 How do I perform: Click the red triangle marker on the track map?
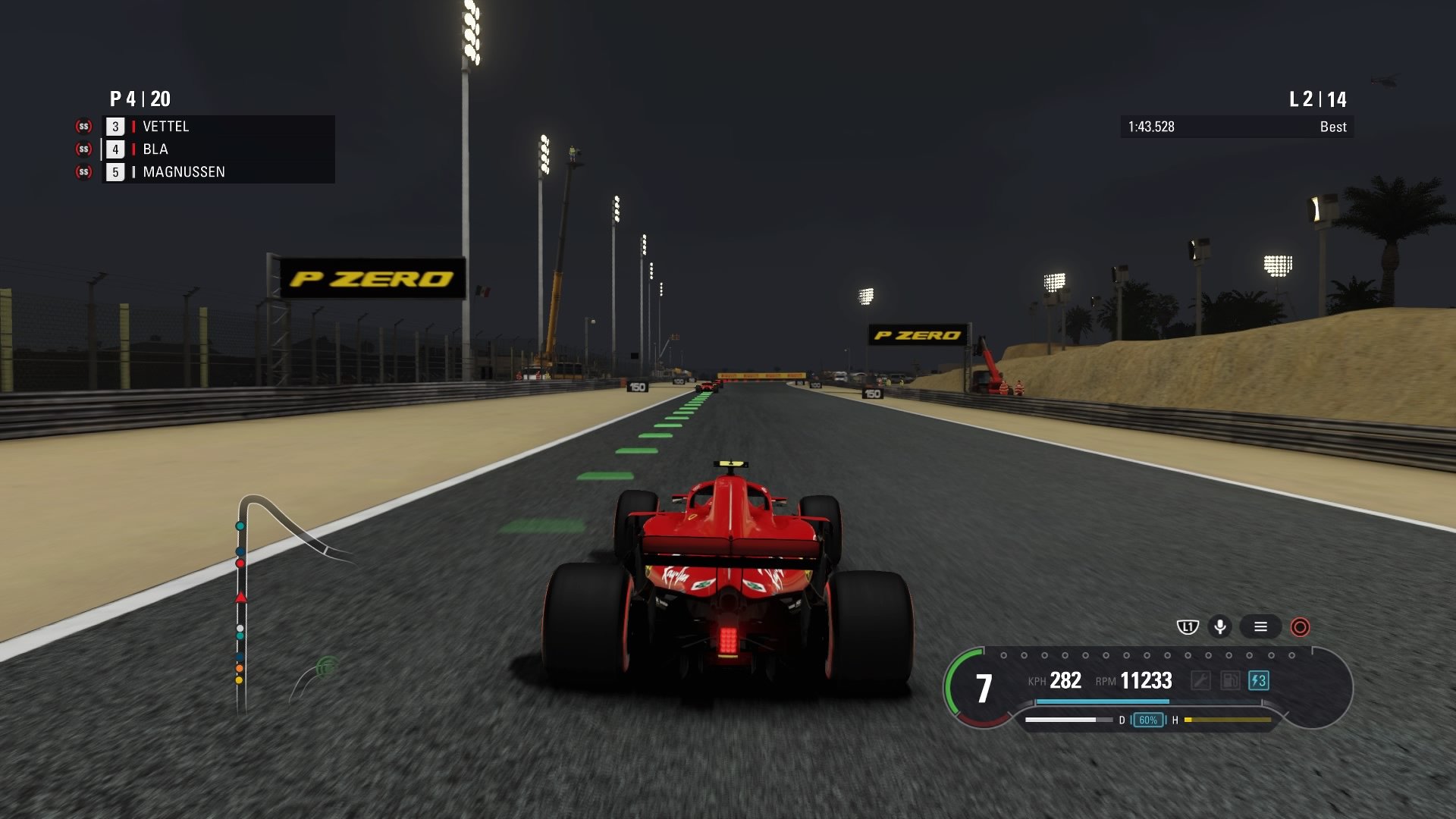[x=241, y=598]
